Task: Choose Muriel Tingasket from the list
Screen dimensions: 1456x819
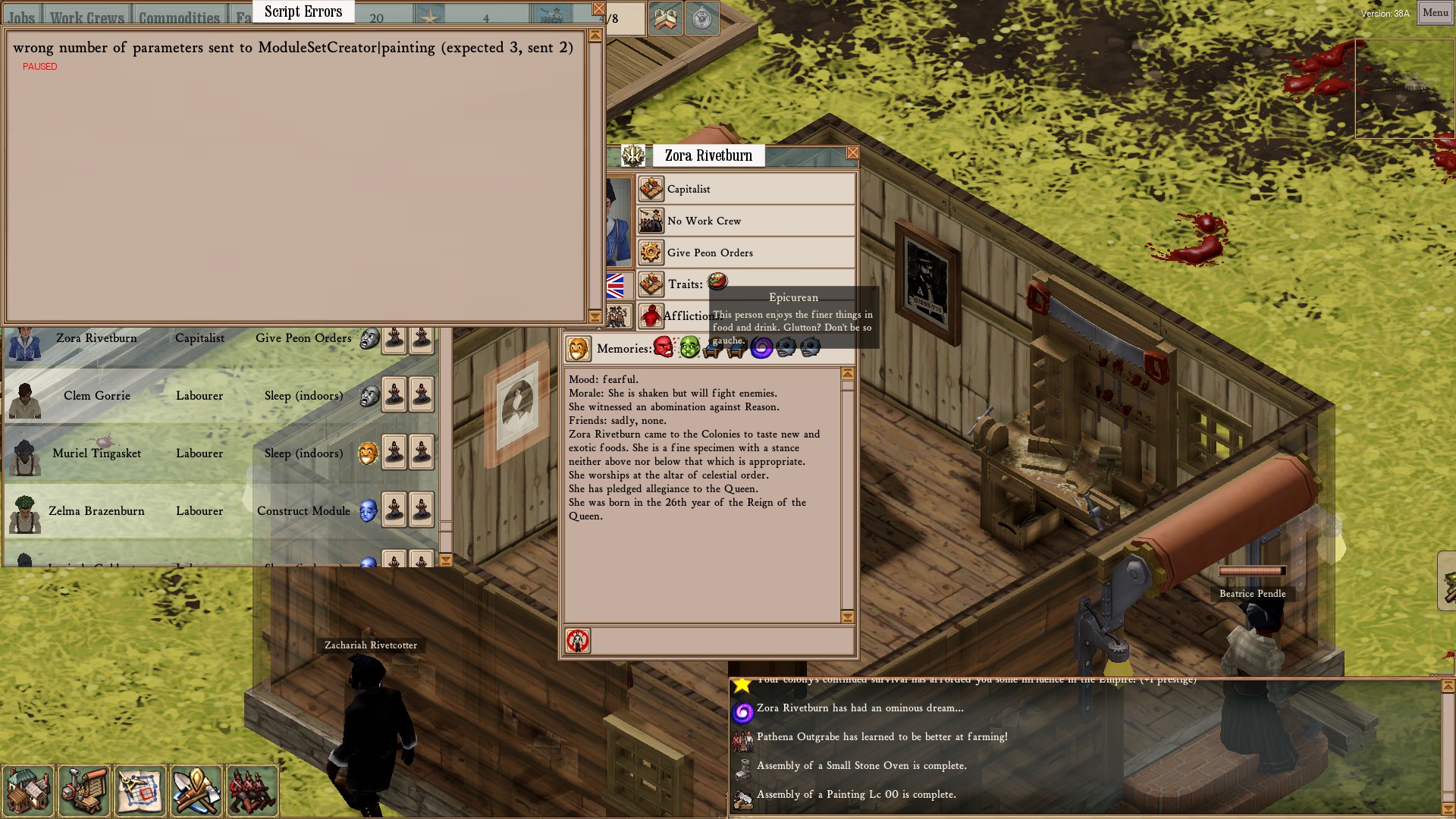Action: [97, 453]
